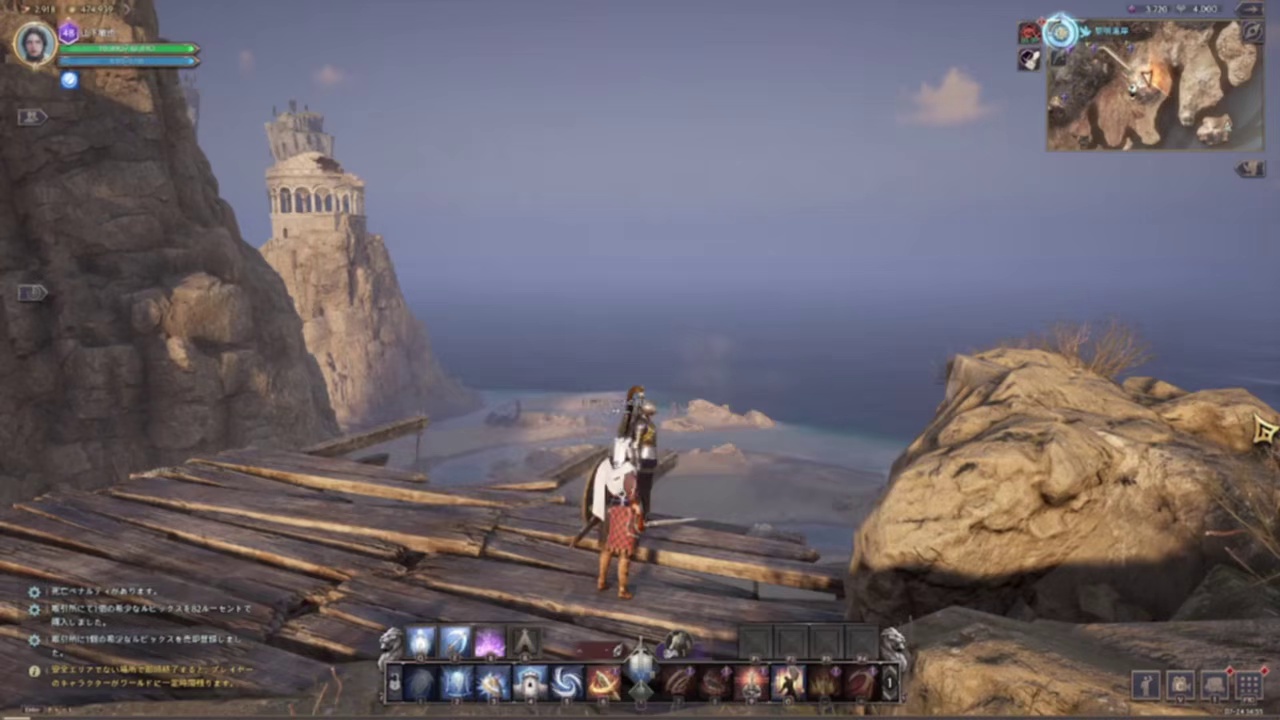The image size is (1280, 720).
Task: Click the red rose icon beside minimap
Action: point(1029,34)
